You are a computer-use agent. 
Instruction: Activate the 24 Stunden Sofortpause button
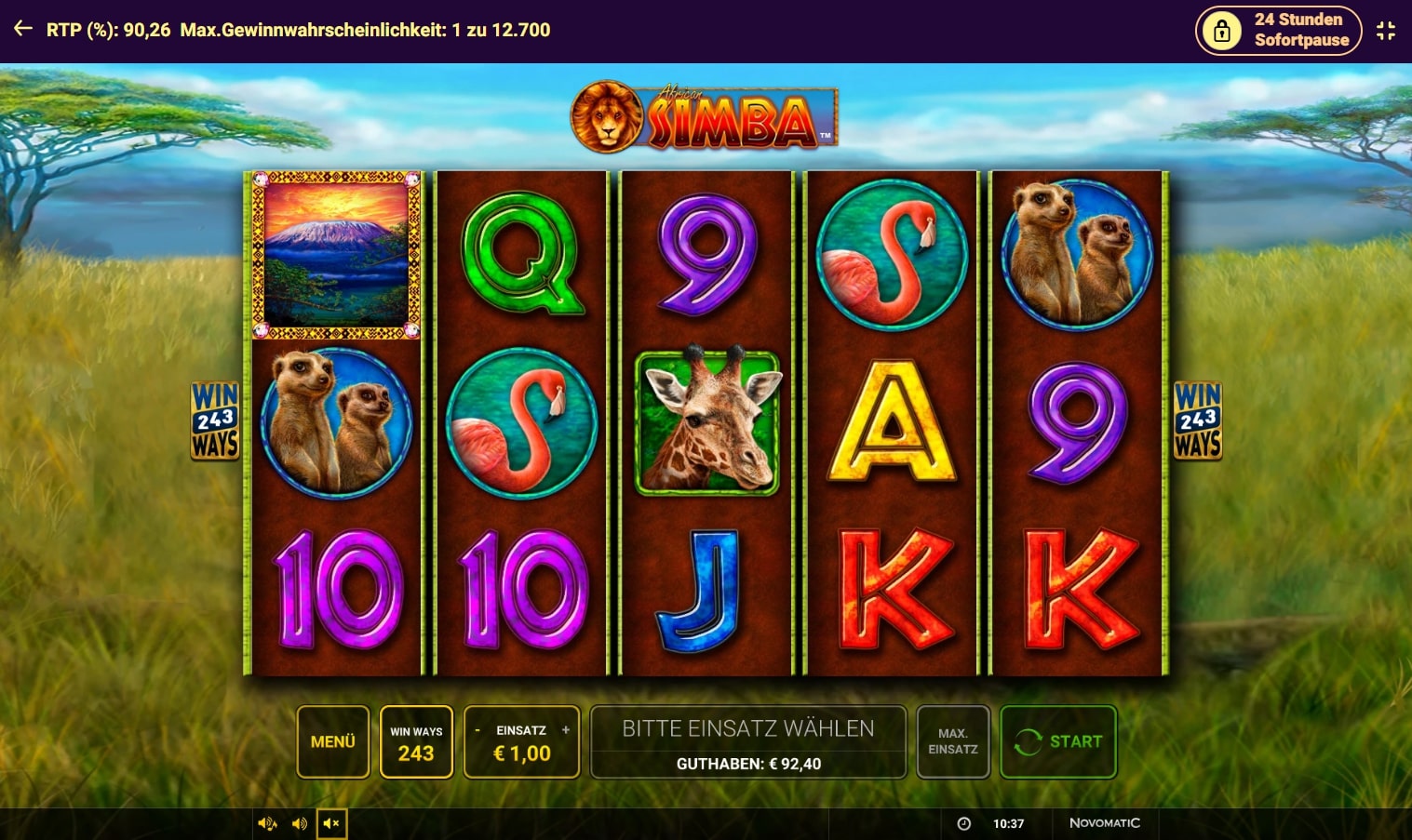tap(1278, 31)
